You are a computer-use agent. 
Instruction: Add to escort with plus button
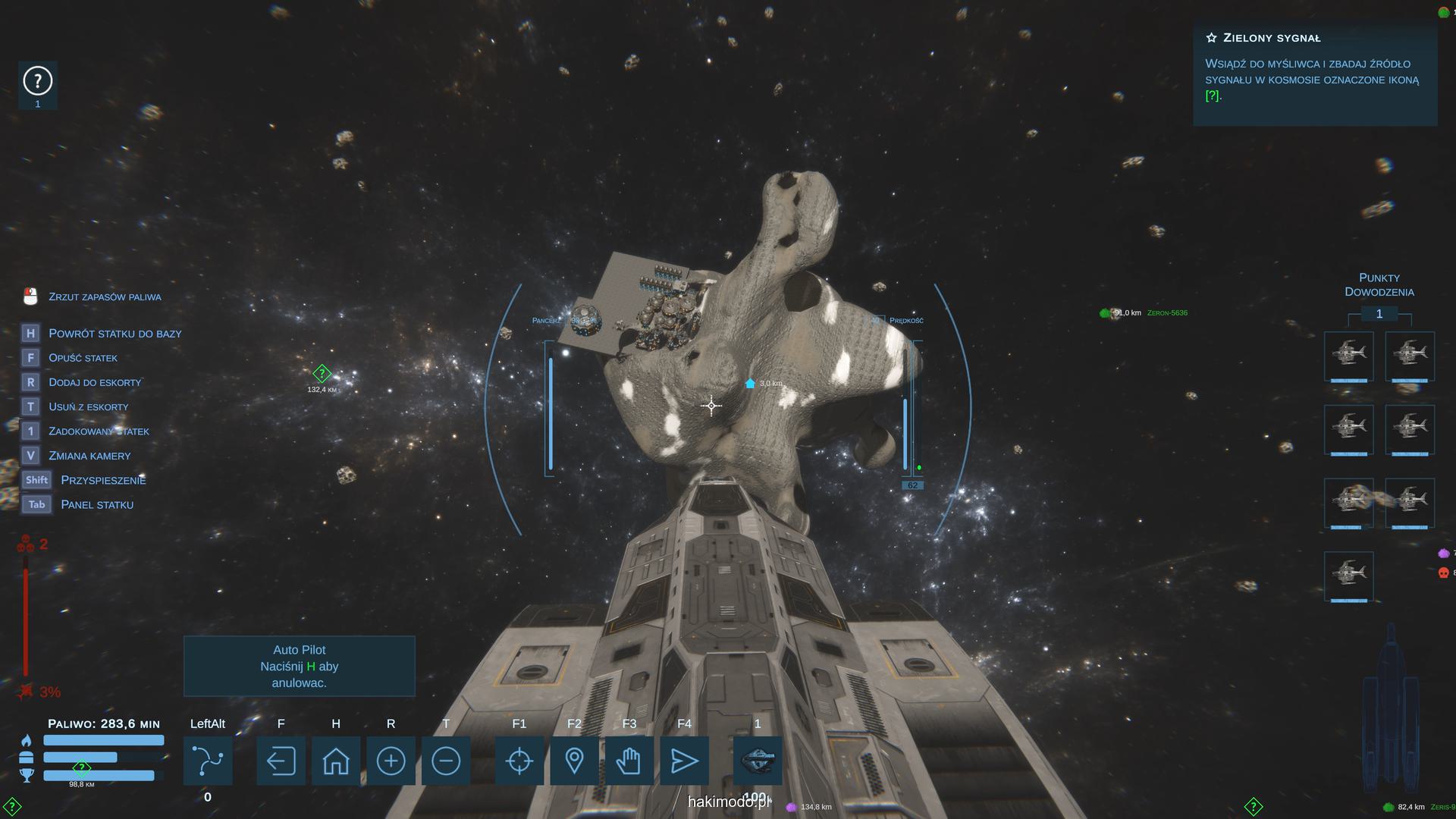point(391,761)
